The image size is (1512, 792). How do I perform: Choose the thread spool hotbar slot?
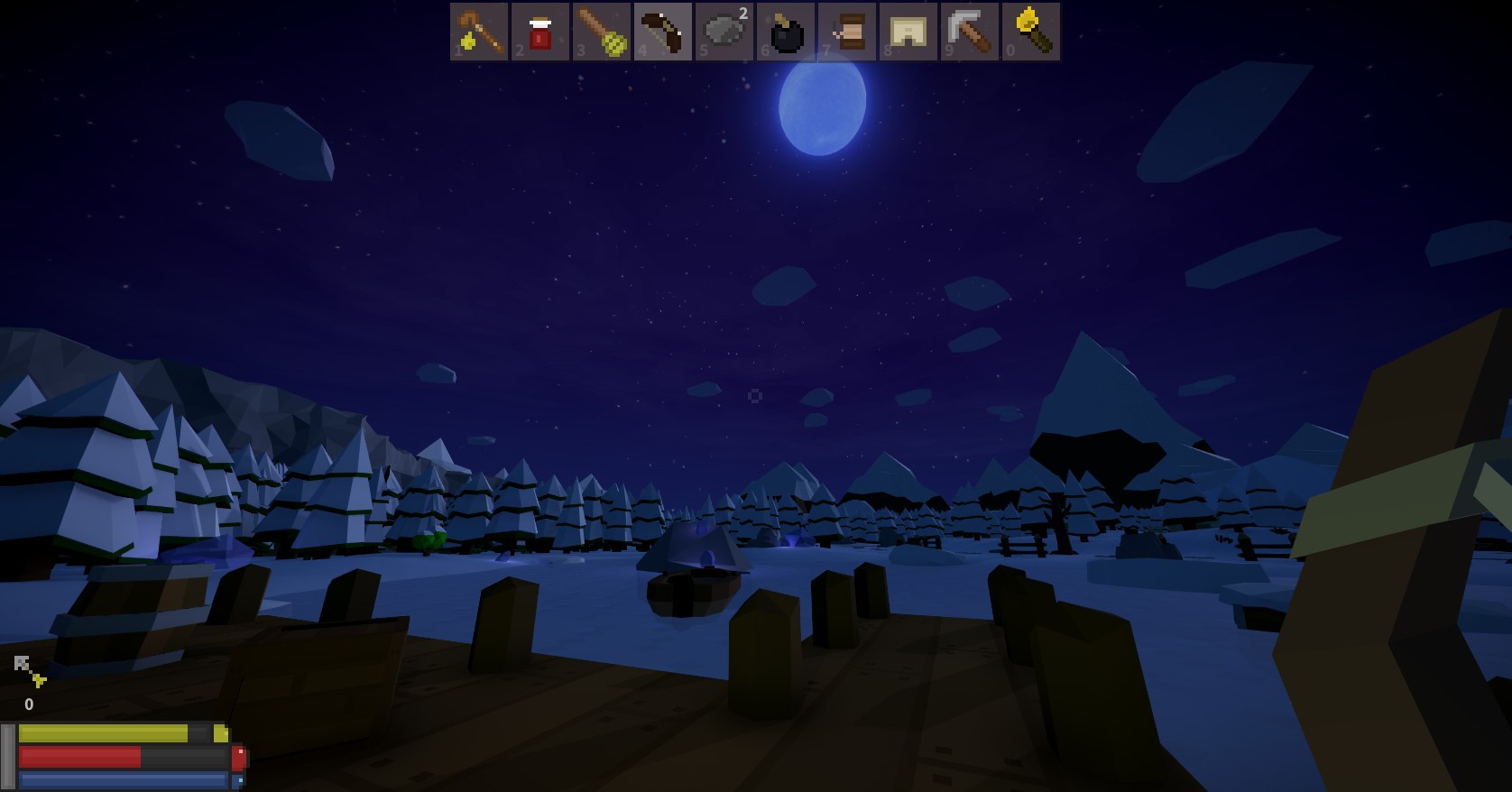[847, 32]
